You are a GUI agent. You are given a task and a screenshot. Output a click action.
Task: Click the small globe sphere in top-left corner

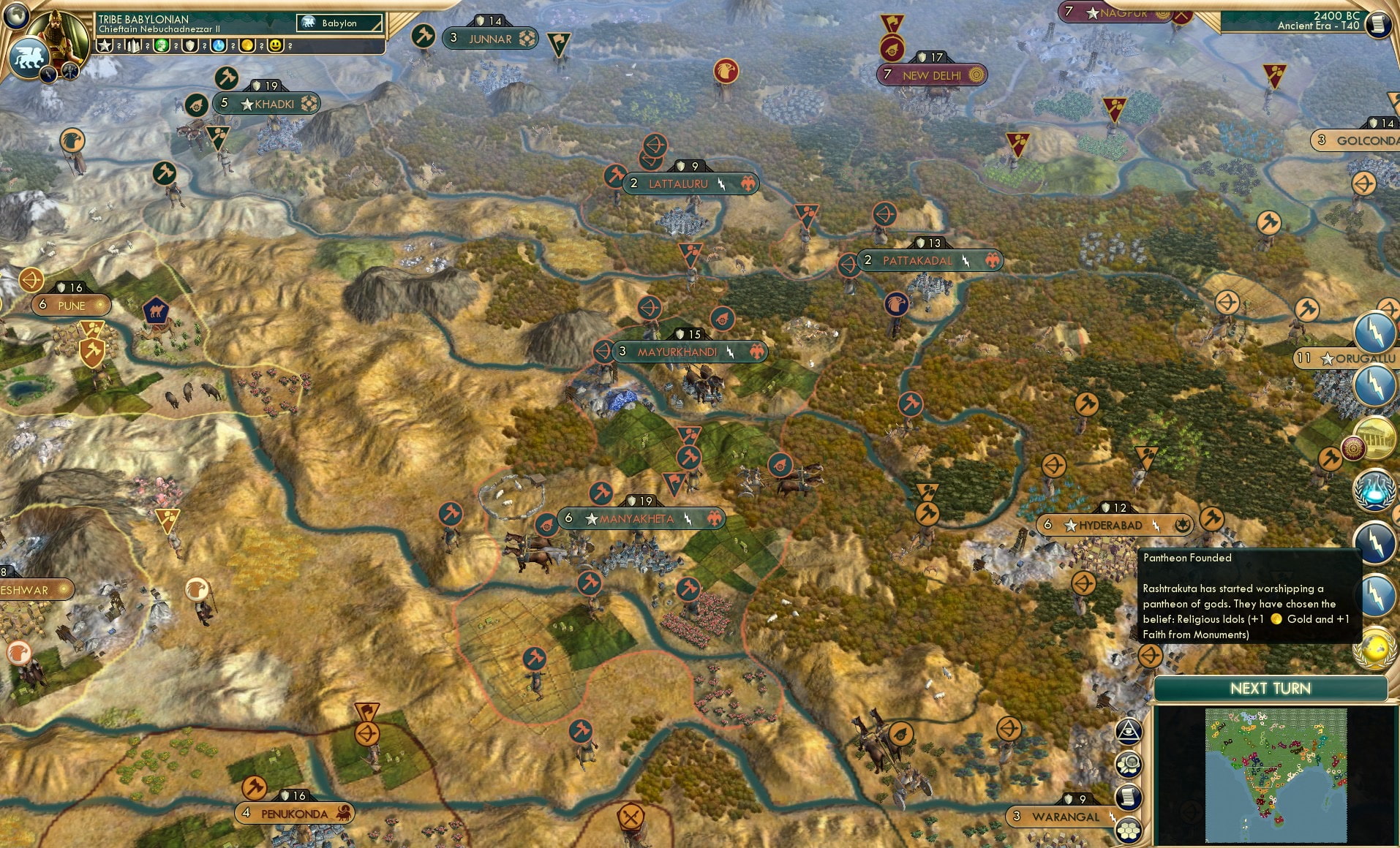point(15,15)
